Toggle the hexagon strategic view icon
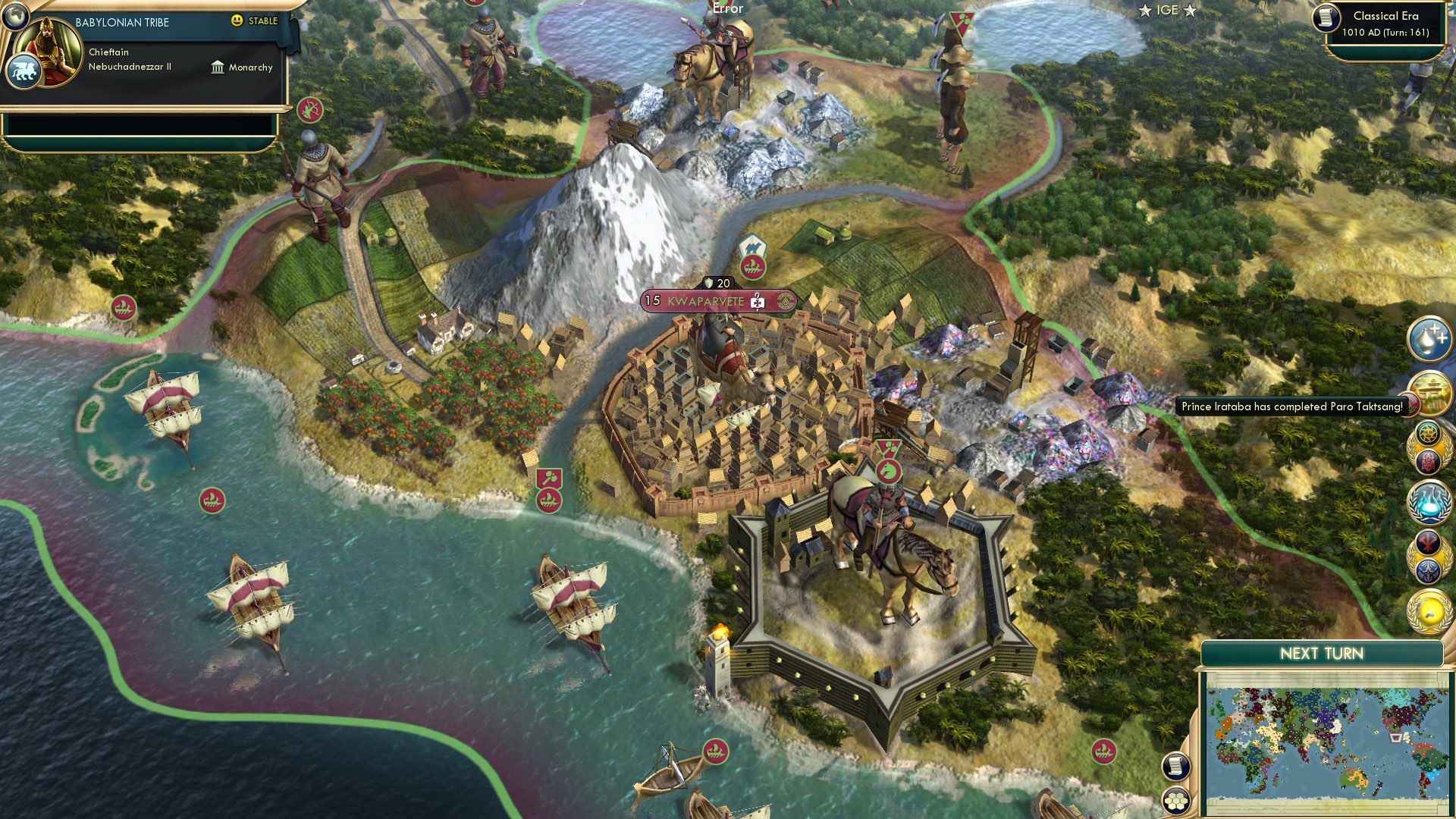 [1177, 798]
